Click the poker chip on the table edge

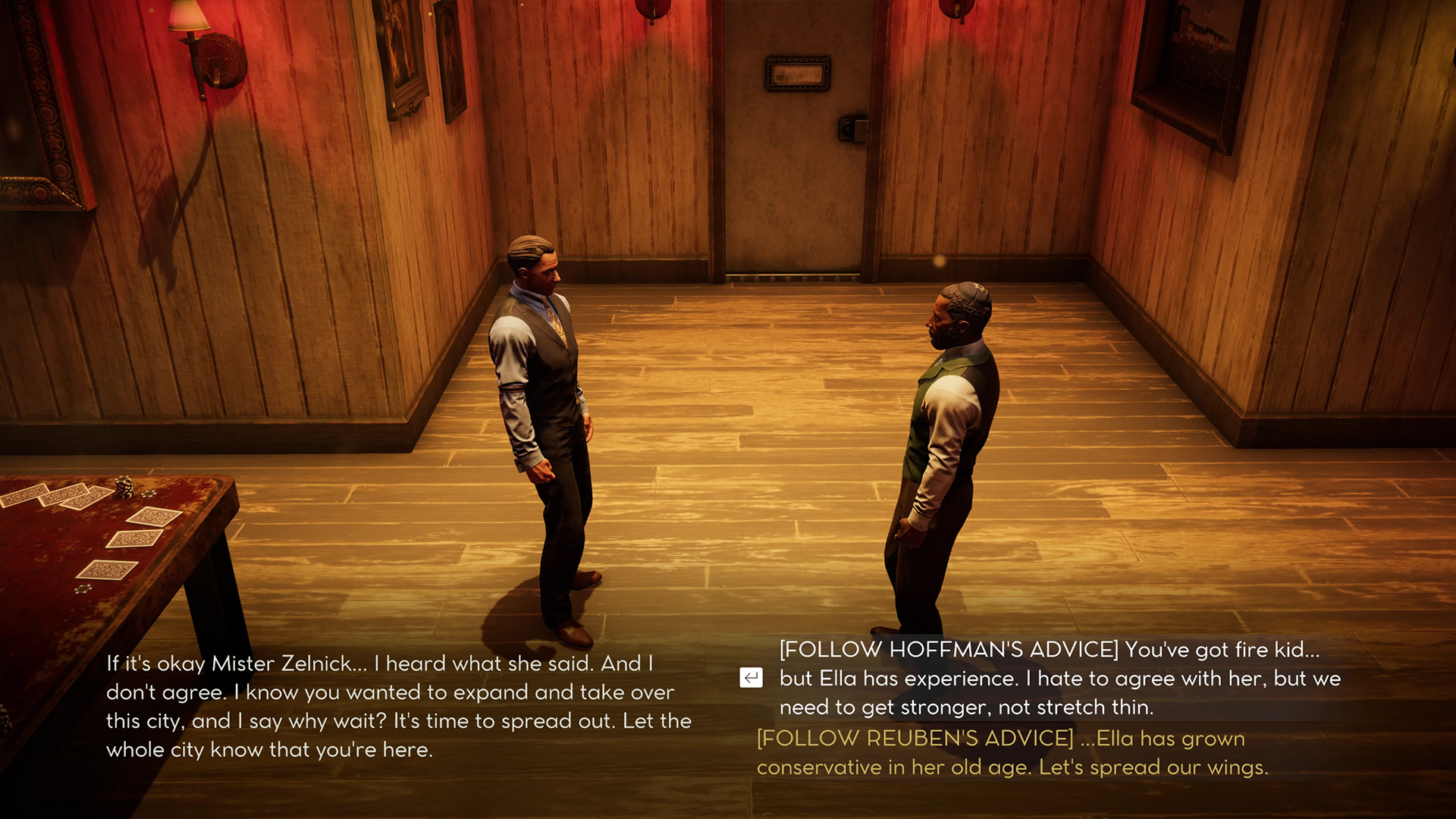click(148, 494)
